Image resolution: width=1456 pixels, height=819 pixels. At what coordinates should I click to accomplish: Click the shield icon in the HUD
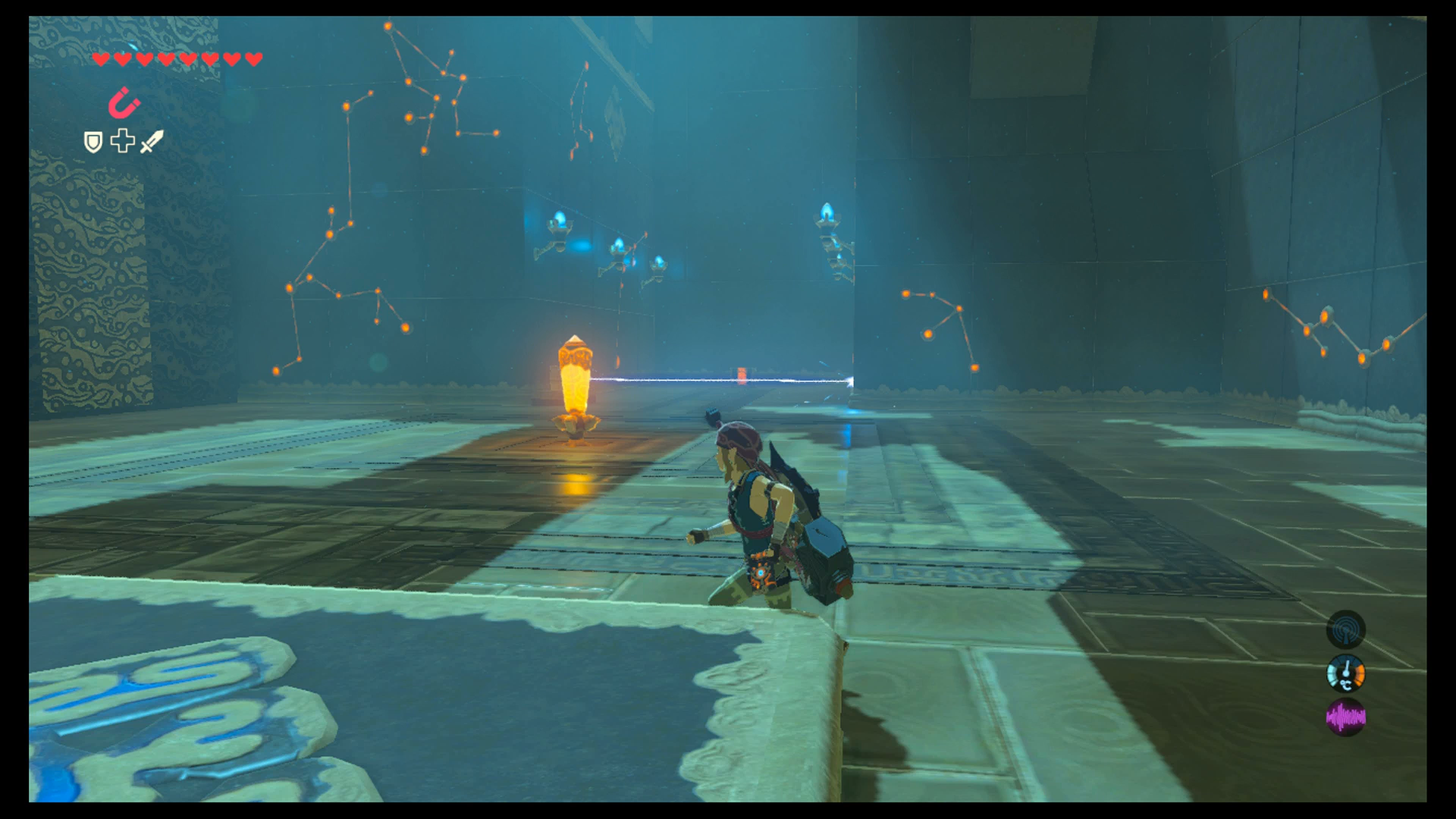(92, 143)
